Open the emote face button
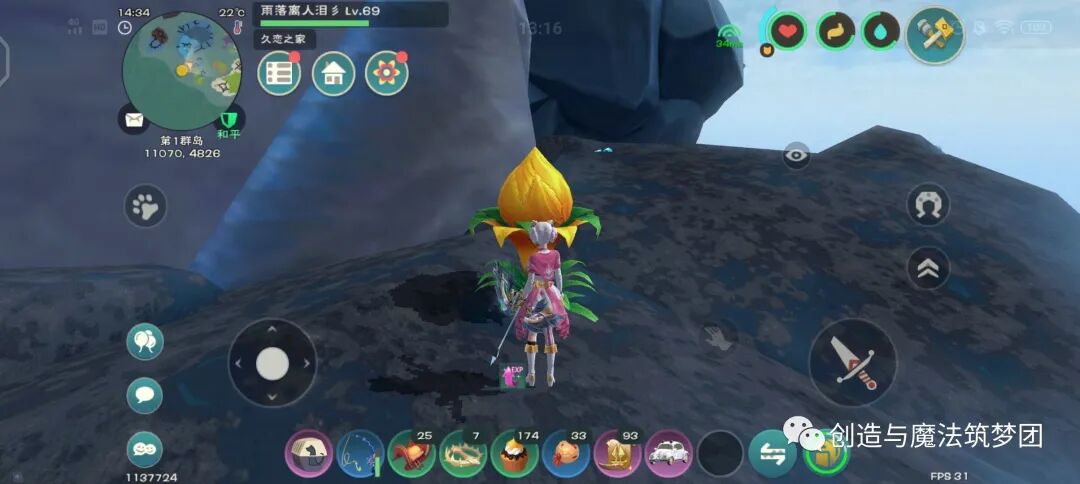1080x484 pixels. (x=145, y=449)
